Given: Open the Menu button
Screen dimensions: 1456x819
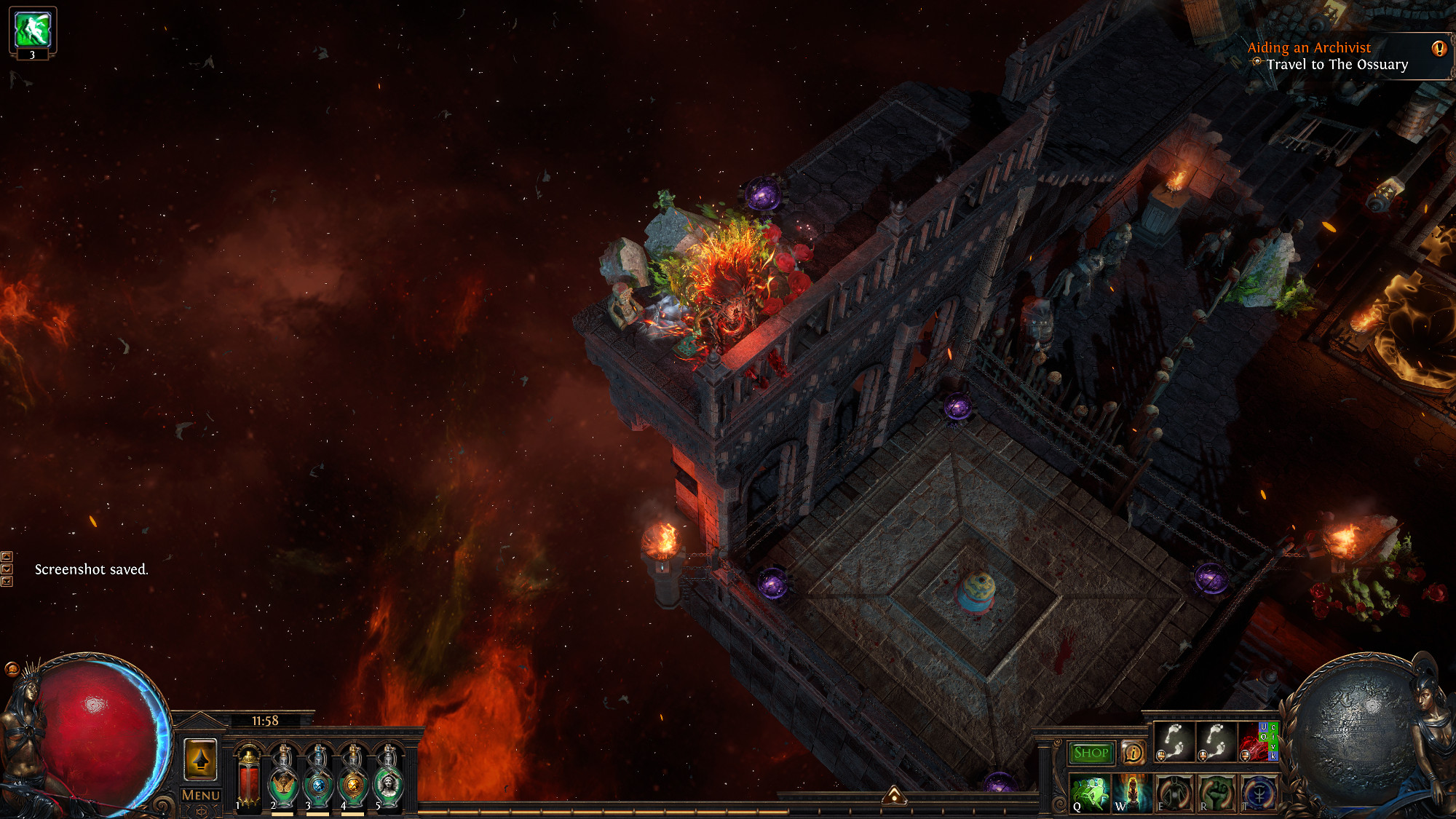Looking at the screenshot, I should pyautogui.click(x=200, y=795).
